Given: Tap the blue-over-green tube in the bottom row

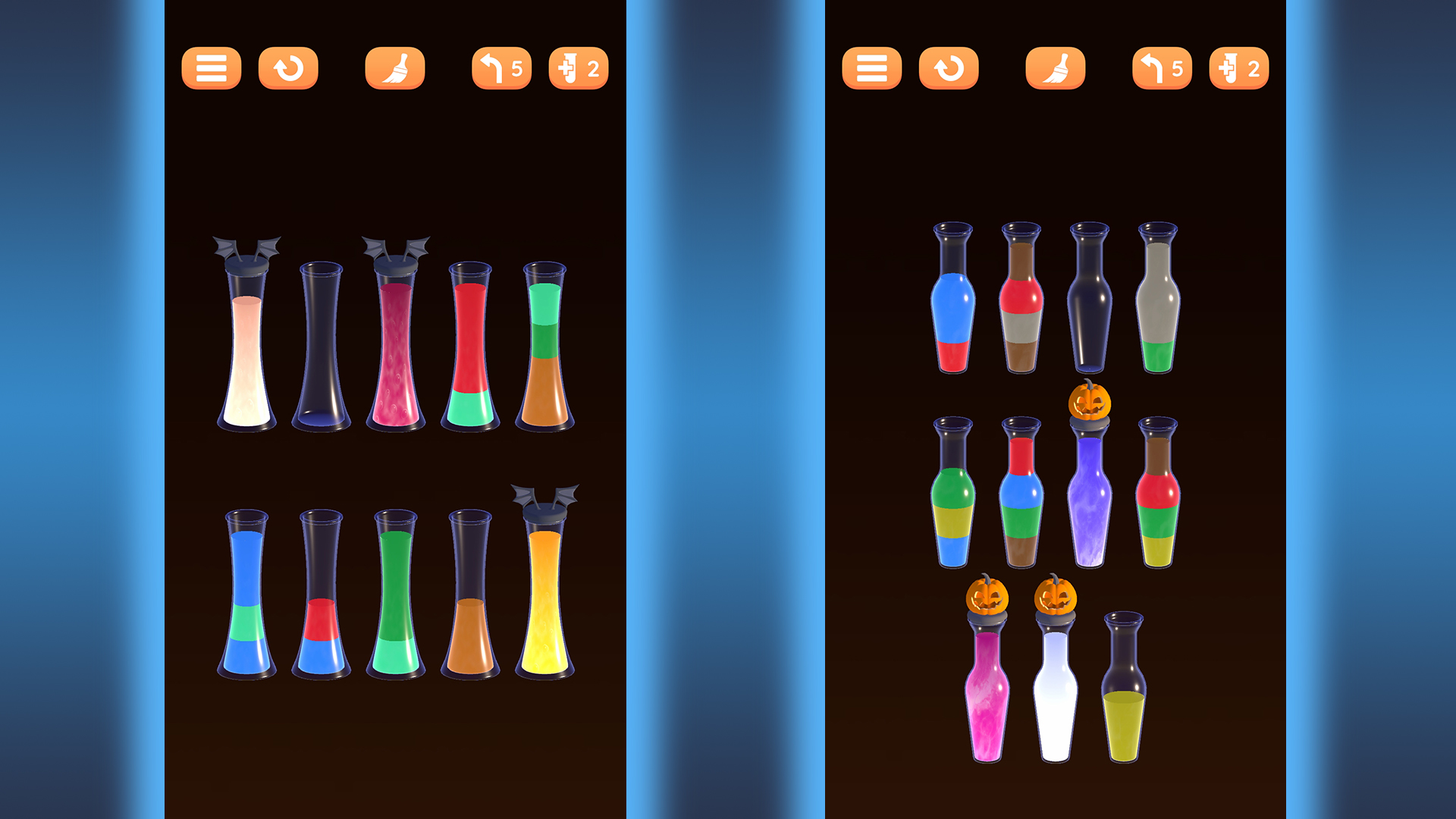Looking at the screenshot, I should click(244, 591).
